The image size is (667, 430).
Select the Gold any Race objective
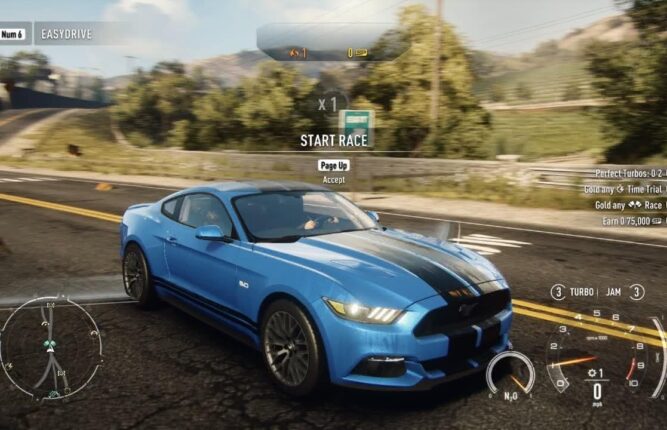pyautogui.click(x=625, y=204)
